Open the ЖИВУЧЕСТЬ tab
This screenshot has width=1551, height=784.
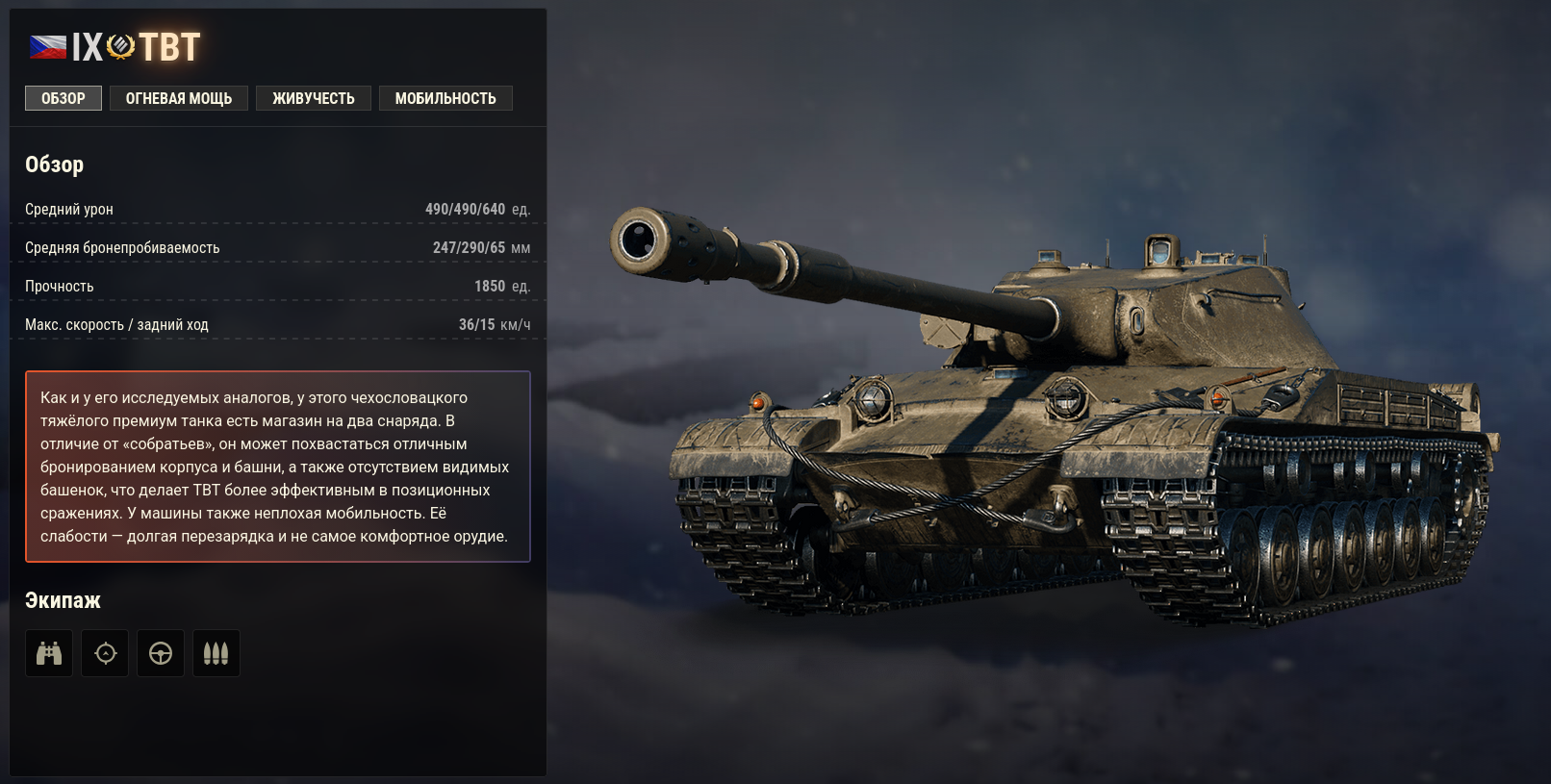click(314, 97)
